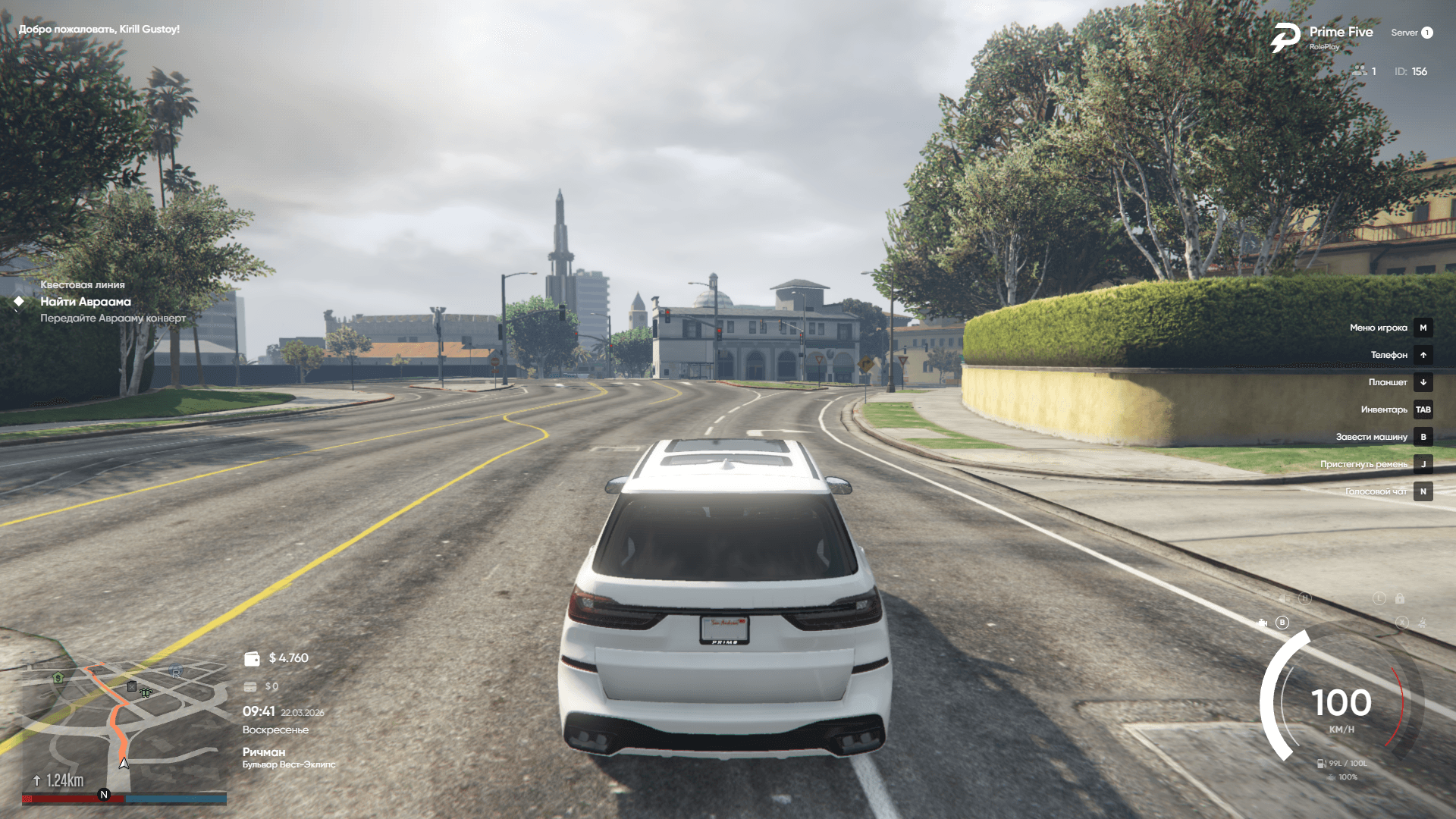Viewport: 1456px width, 819px height.
Task: Open the "Инвентарь" entry
Action: tap(1384, 409)
